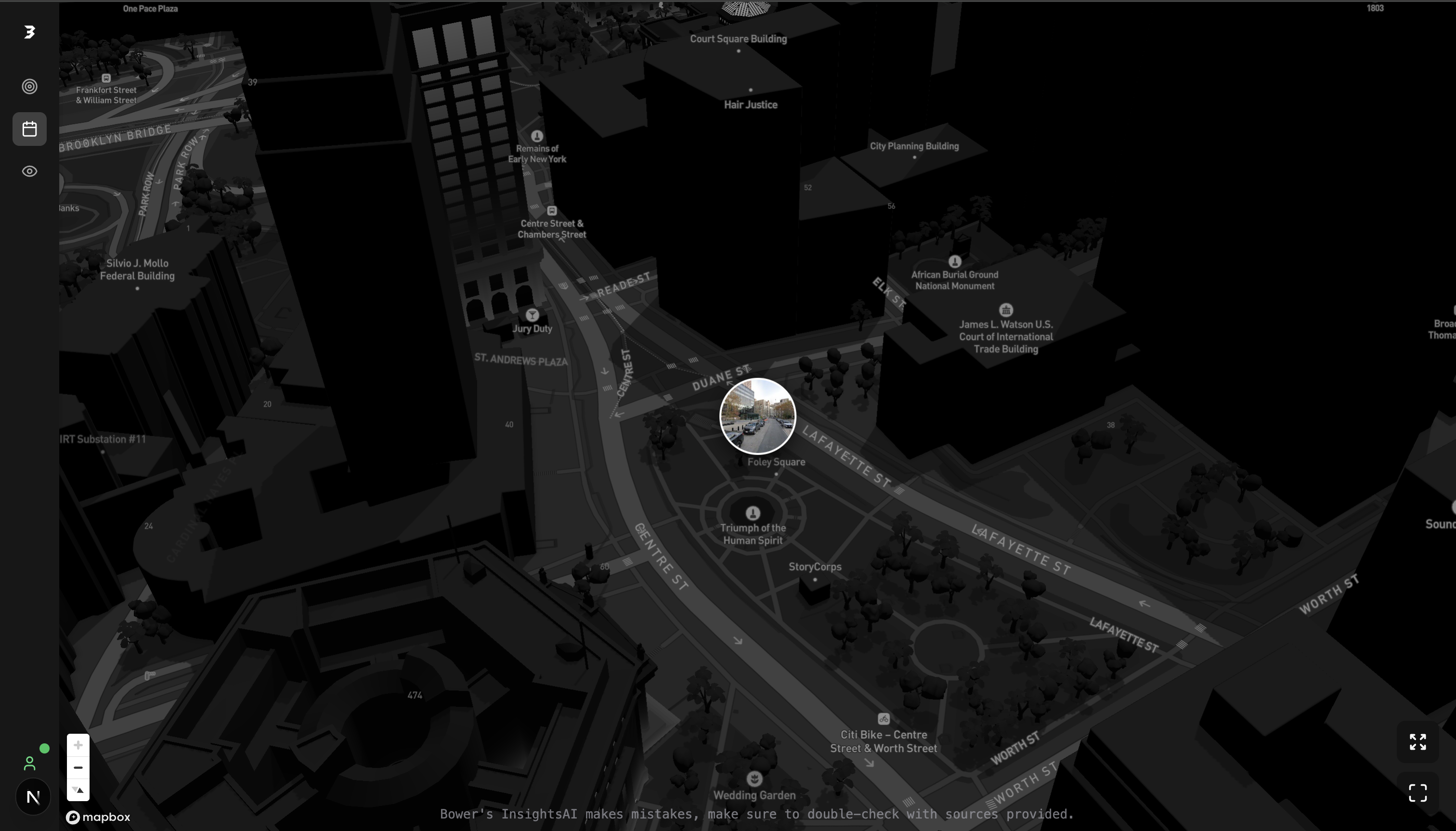
Task: Click the Citi Bike Centre & Worth Street marker
Action: 883,719
